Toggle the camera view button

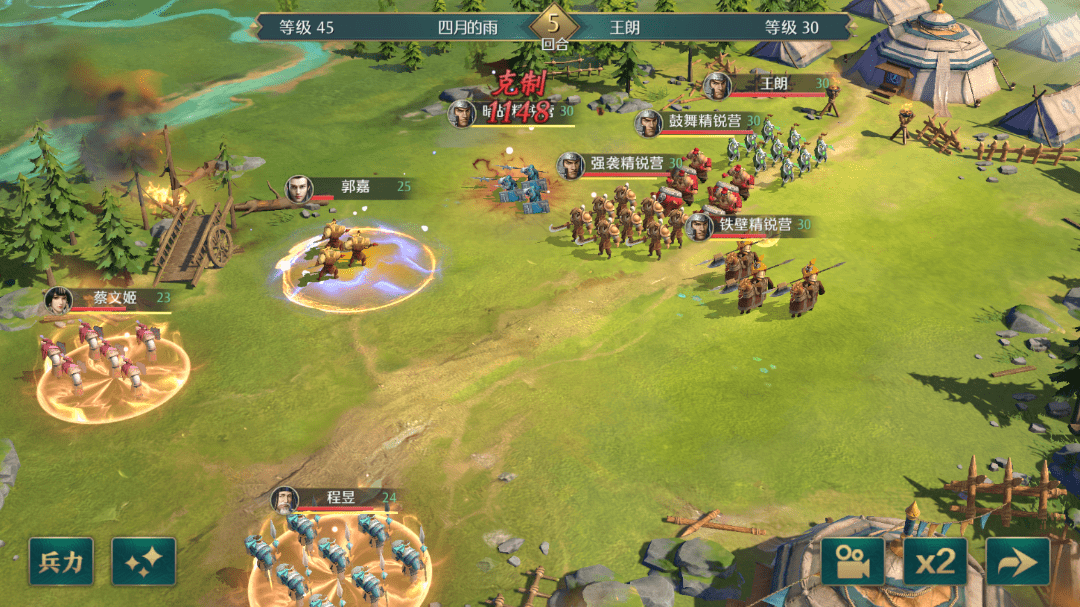tap(853, 562)
